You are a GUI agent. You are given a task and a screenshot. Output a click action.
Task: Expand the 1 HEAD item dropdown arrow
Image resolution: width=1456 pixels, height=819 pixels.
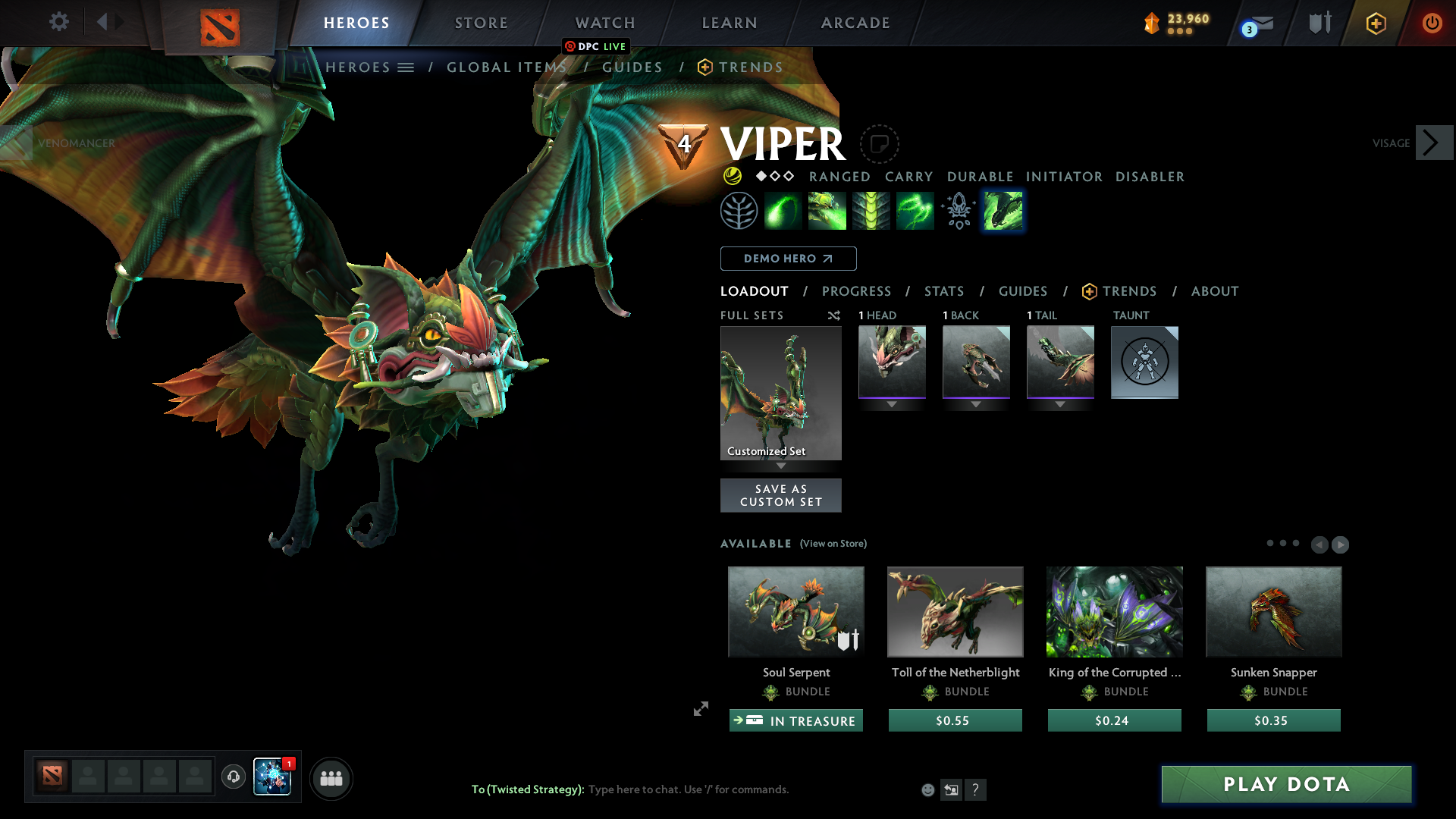click(x=892, y=404)
